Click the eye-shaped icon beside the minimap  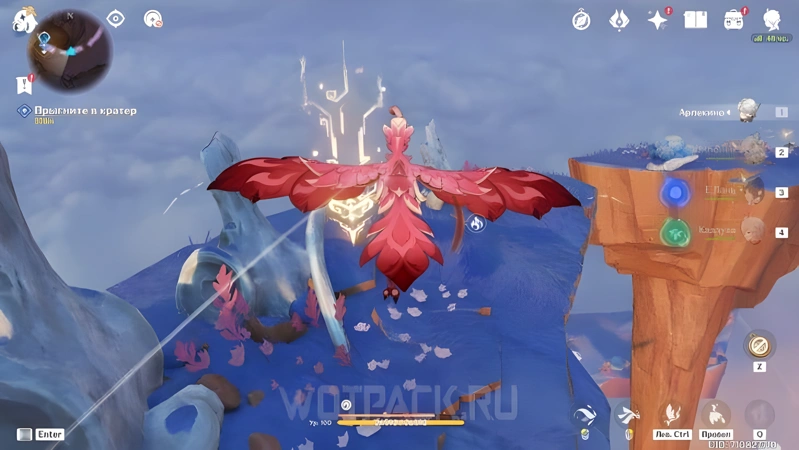pyautogui.click(x=116, y=19)
